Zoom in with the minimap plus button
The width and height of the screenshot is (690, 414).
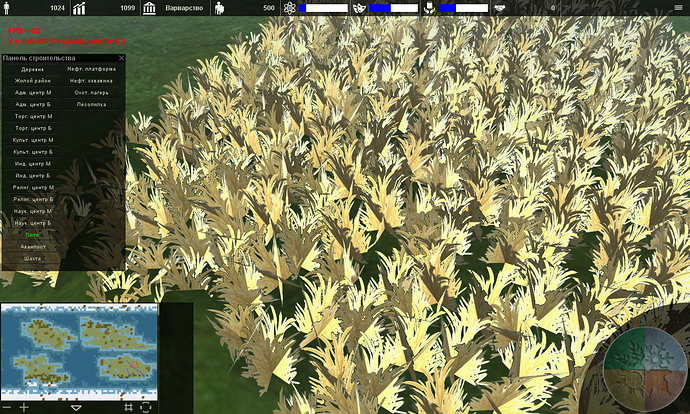pyautogui.click(x=24, y=407)
